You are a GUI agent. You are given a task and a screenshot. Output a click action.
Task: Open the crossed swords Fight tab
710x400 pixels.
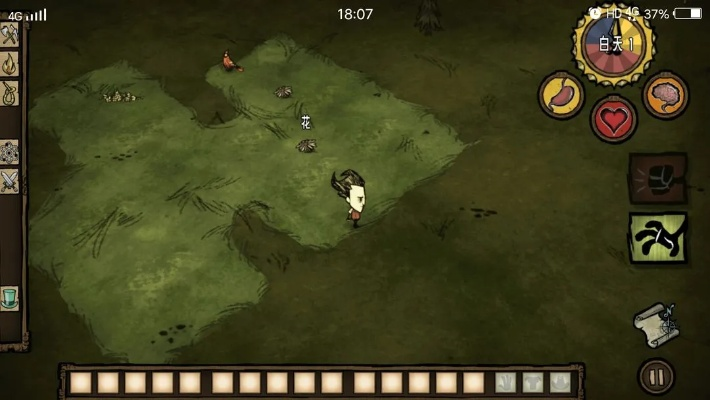10,181
